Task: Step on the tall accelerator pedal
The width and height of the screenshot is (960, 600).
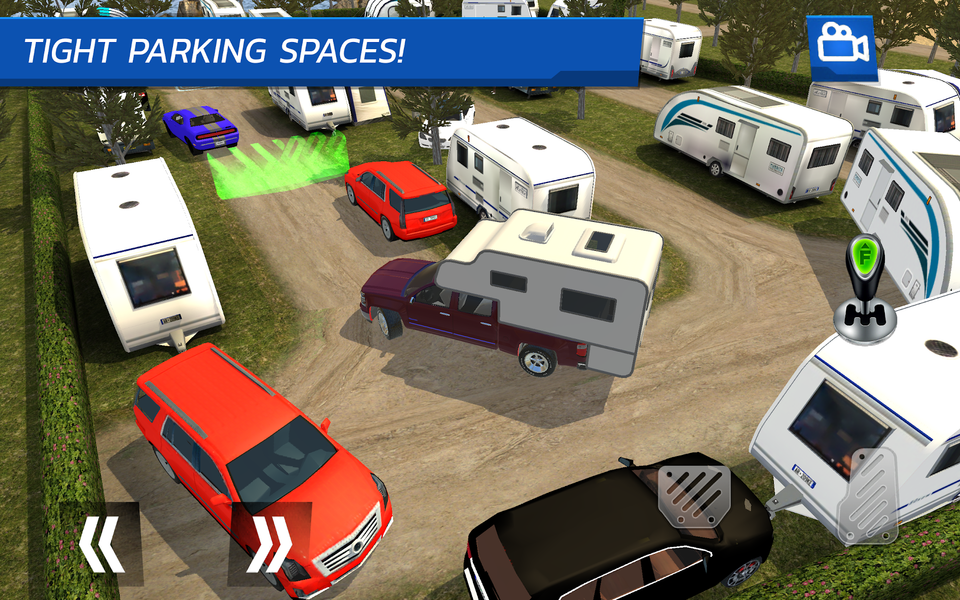Action: pyautogui.click(x=867, y=497)
